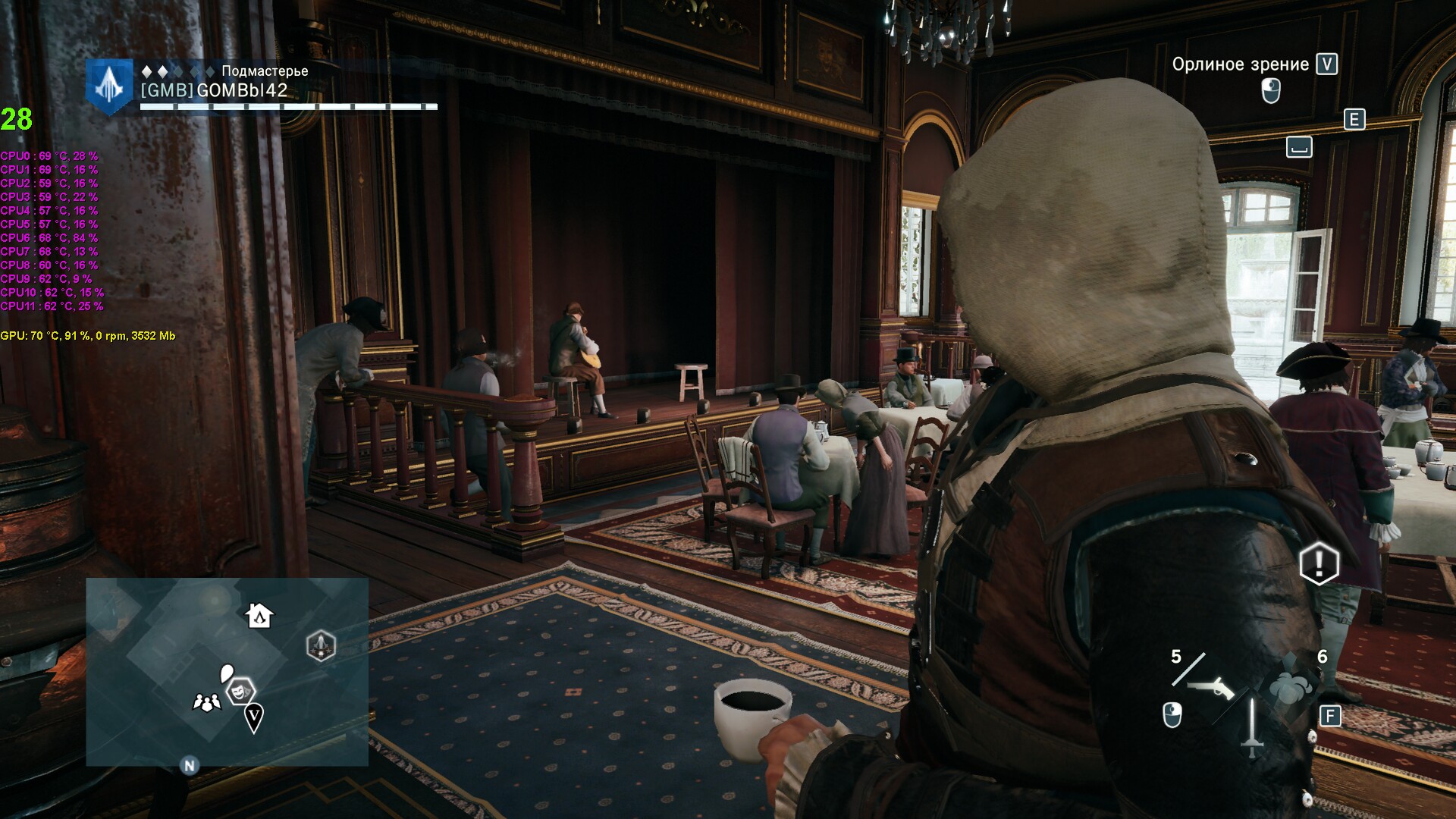The width and height of the screenshot is (1456, 819).
Task: Select the sword weapon icon
Action: 1251,728
